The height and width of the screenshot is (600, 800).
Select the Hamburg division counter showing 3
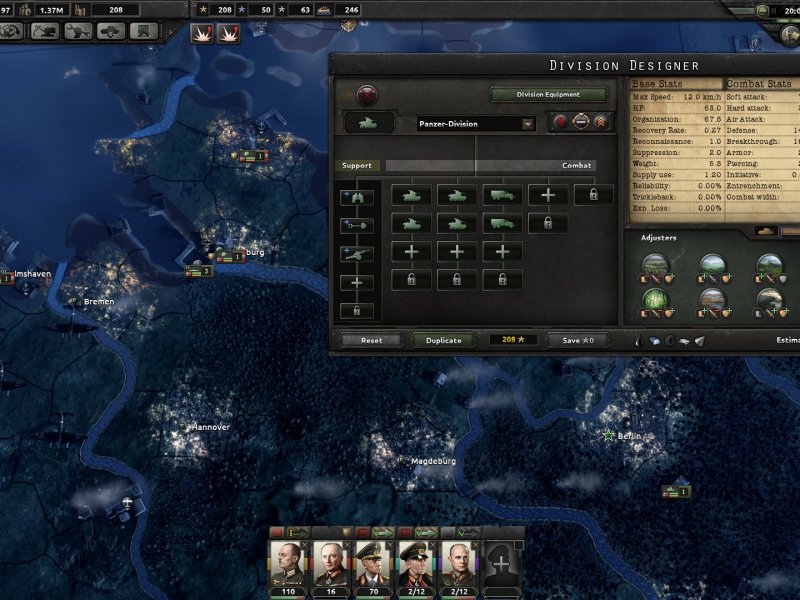(x=200, y=271)
